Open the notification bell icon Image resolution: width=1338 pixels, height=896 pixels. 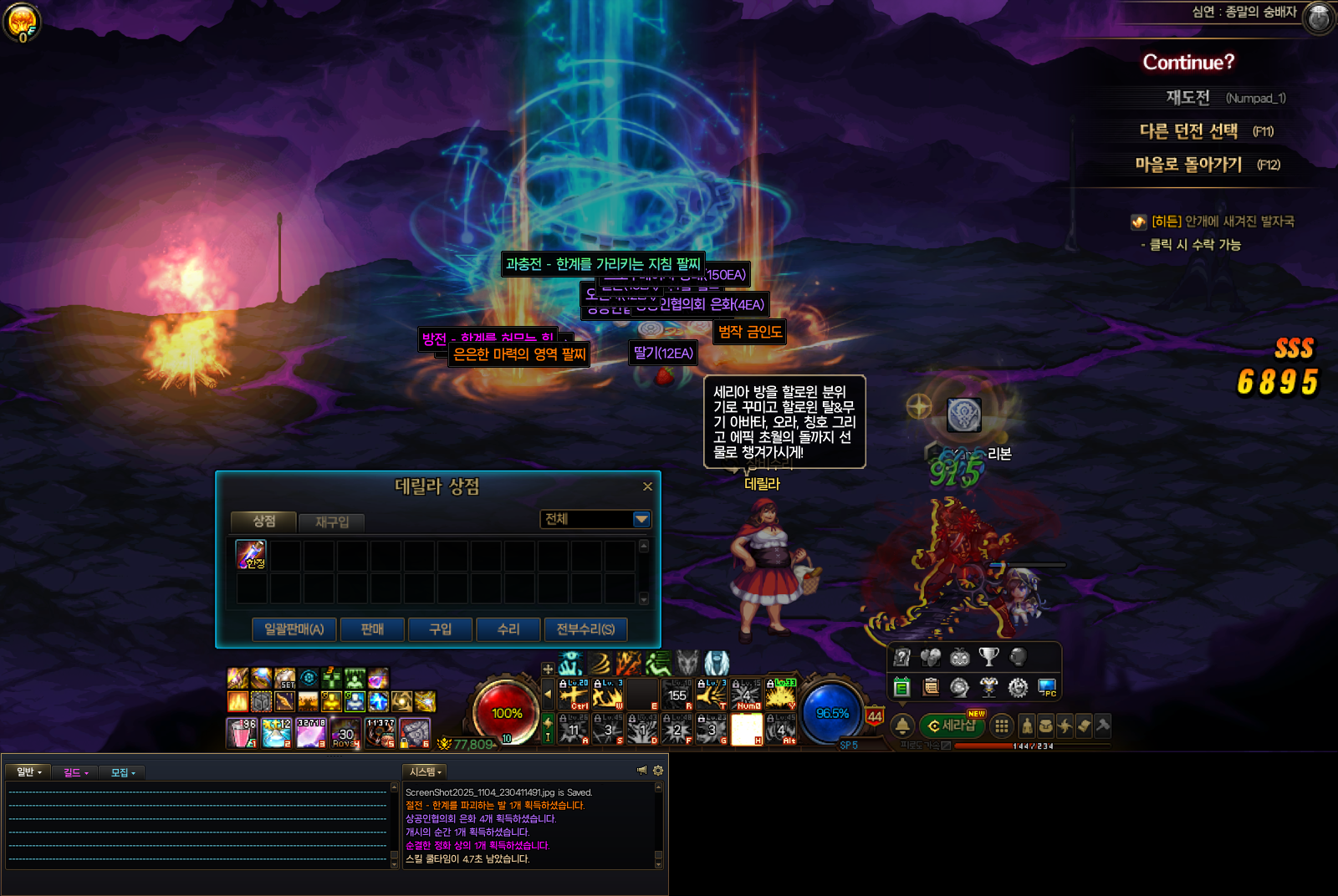point(902,725)
